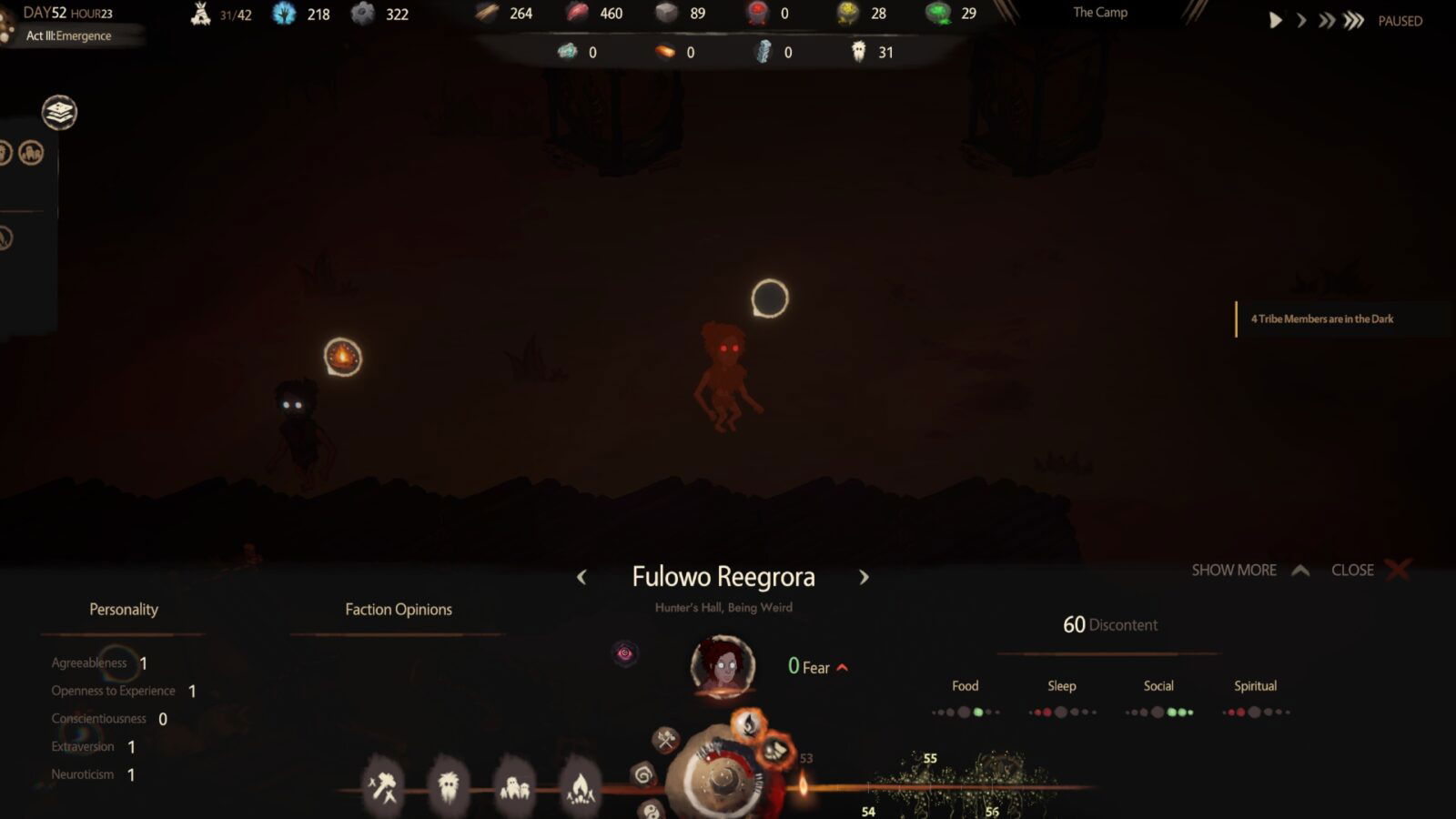Screen dimensions: 1456x819
Task: Collapse the SHOW MORE panel
Action: (1249, 570)
